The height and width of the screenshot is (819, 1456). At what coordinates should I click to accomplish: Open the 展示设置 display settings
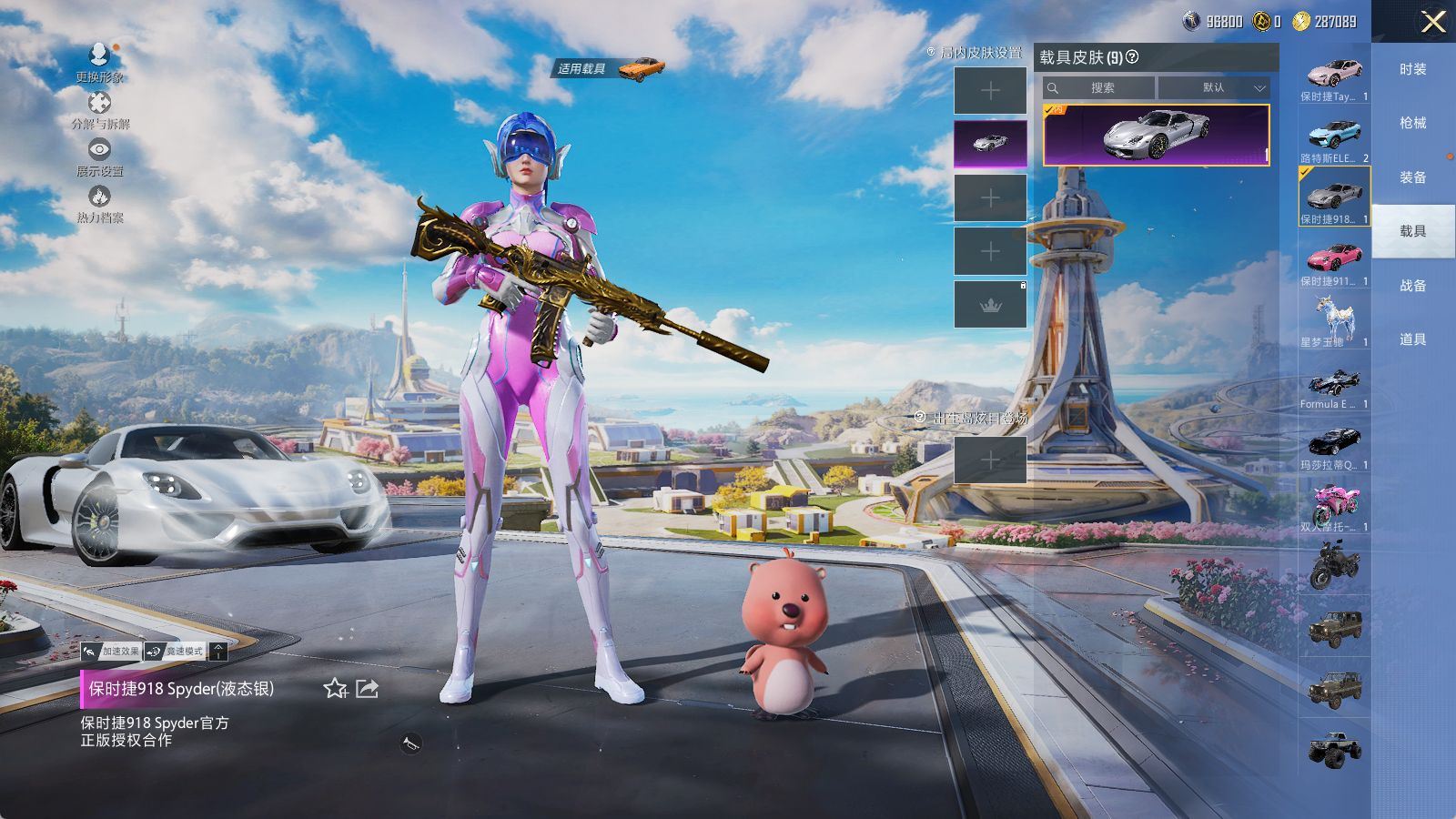[x=99, y=157]
